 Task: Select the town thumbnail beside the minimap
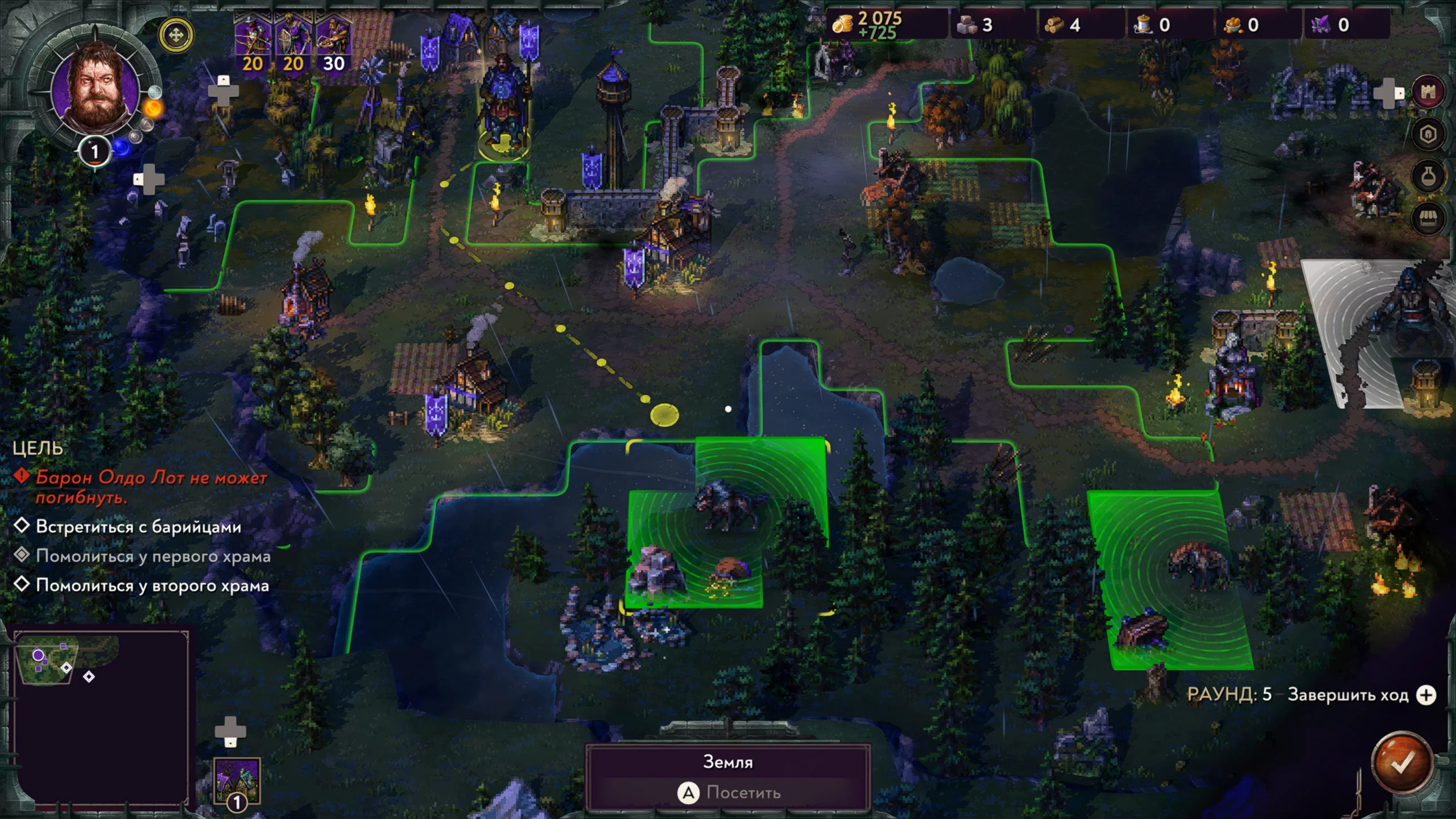(237, 780)
